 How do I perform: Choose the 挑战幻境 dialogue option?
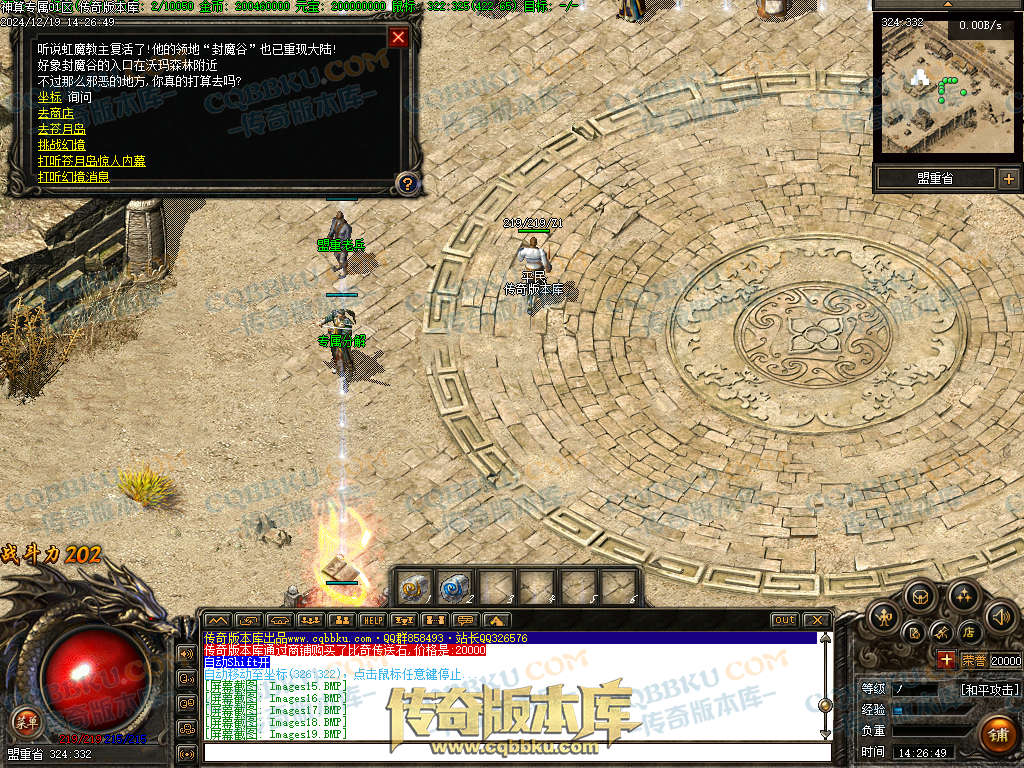[62, 145]
